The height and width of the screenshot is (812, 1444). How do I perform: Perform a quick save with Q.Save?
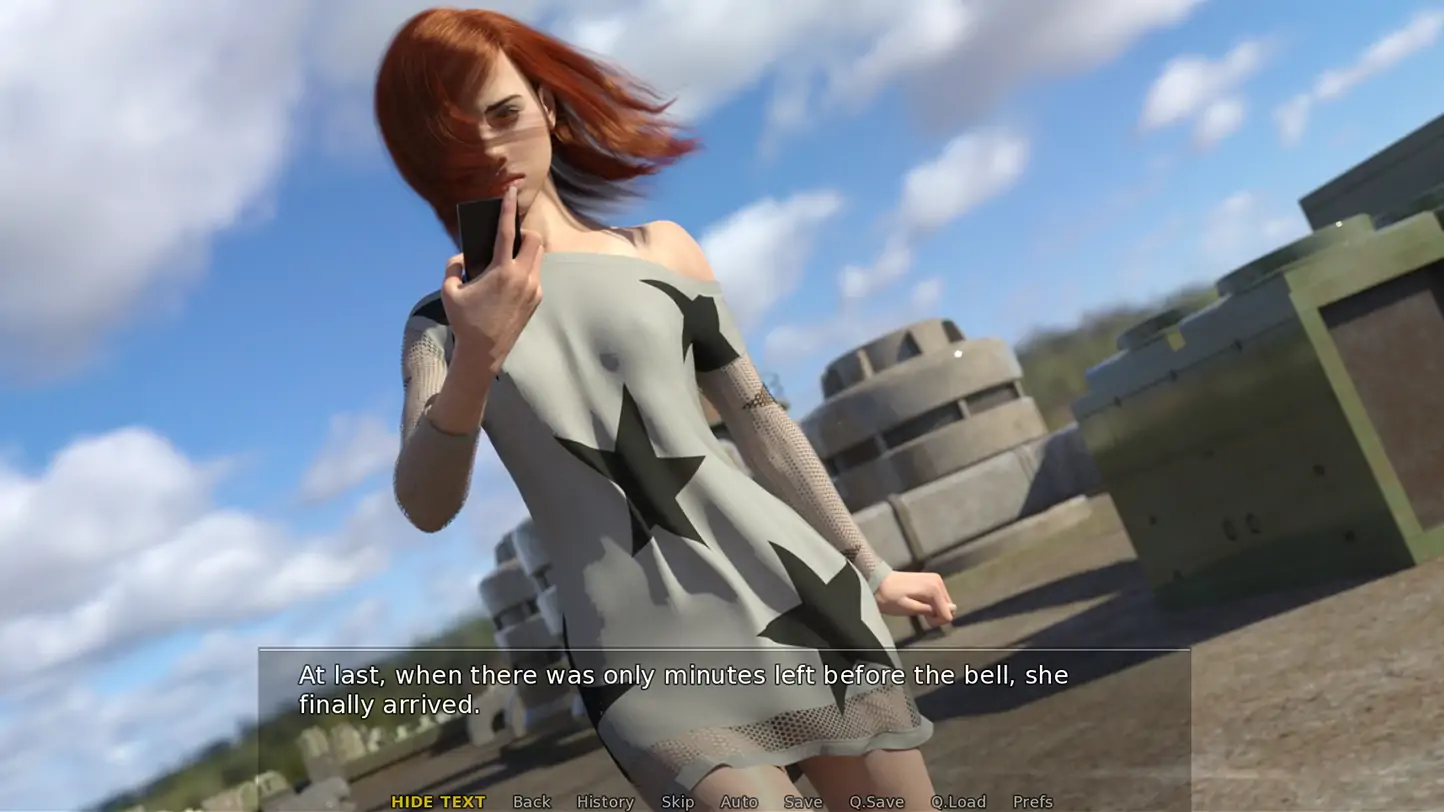[876, 801]
